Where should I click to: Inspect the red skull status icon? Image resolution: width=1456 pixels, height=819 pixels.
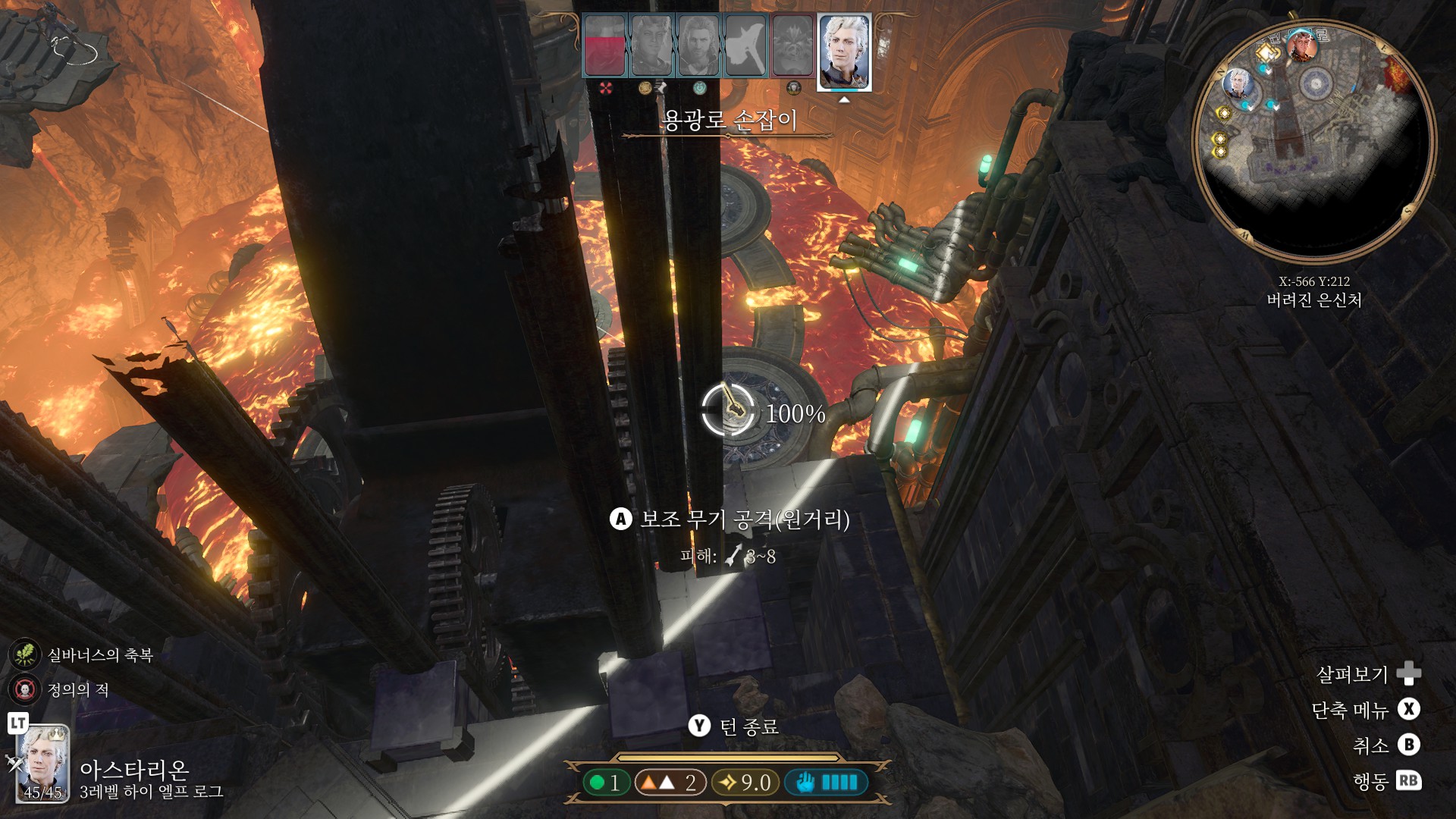tap(24, 690)
